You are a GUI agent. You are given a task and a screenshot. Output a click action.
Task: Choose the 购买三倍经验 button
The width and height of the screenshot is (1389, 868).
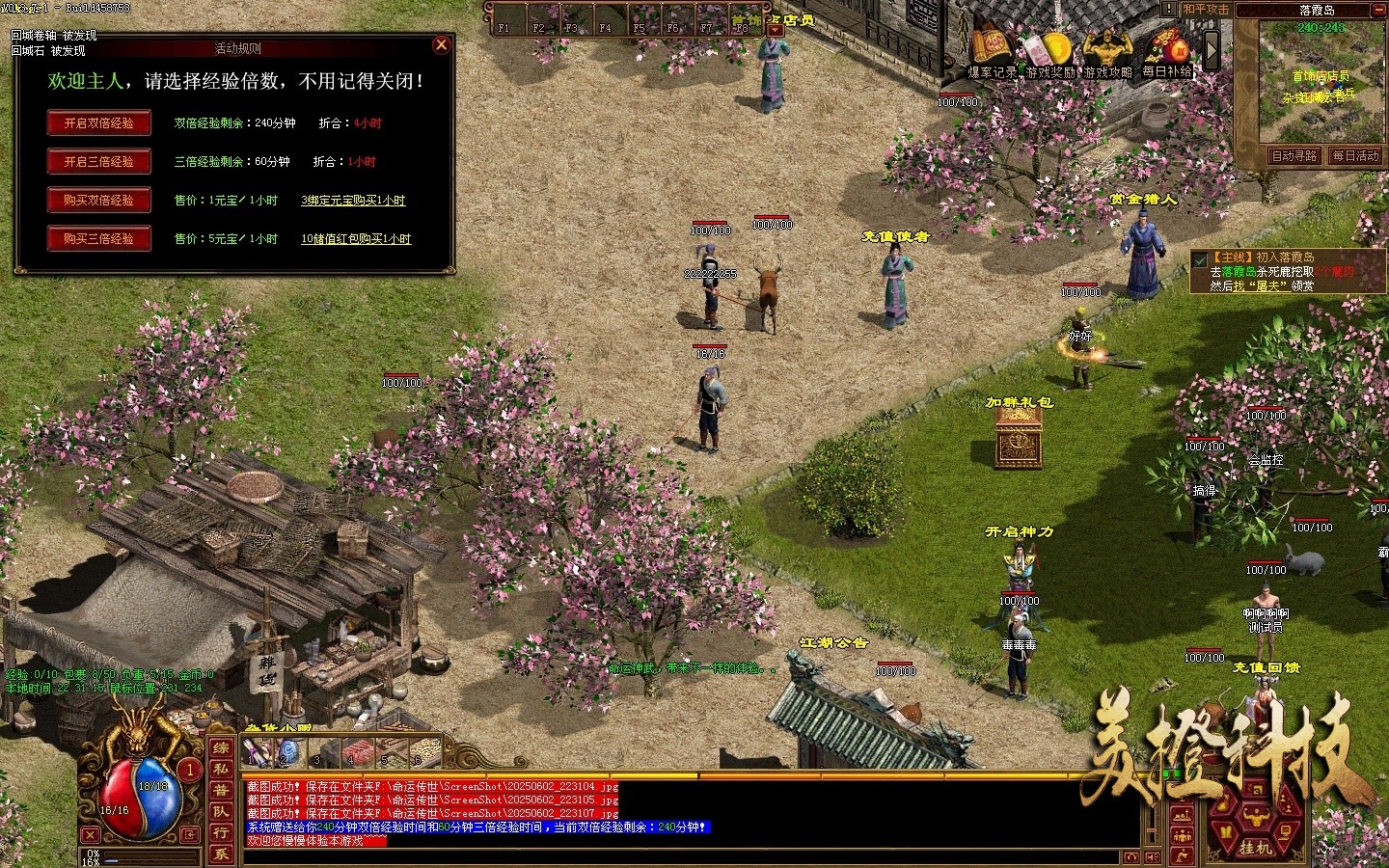tap(99, 239)
